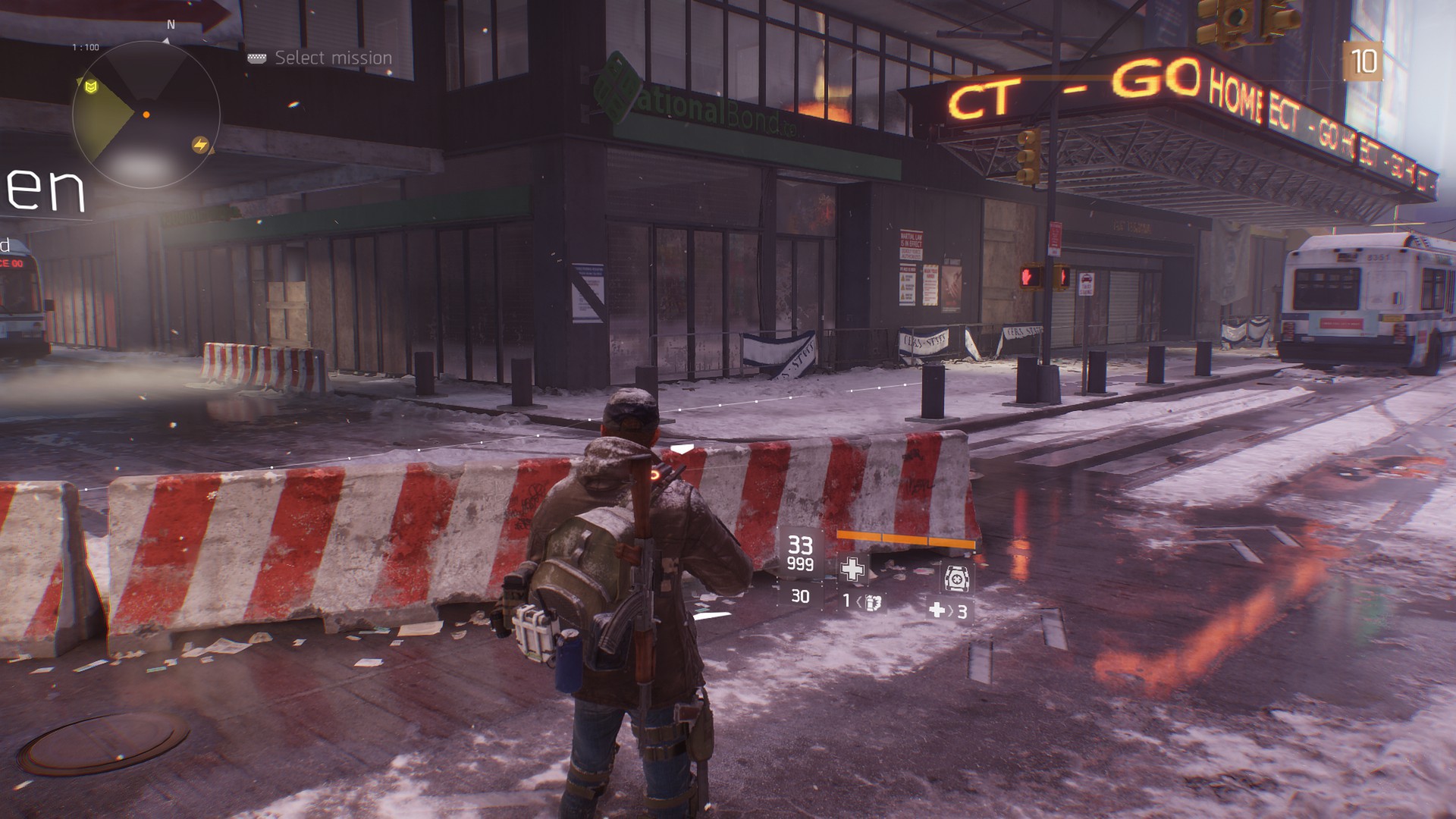This screenshot has width=1456, height=819.
Task: Select the yellow shield marker on minimap
Action: (92, 88)
